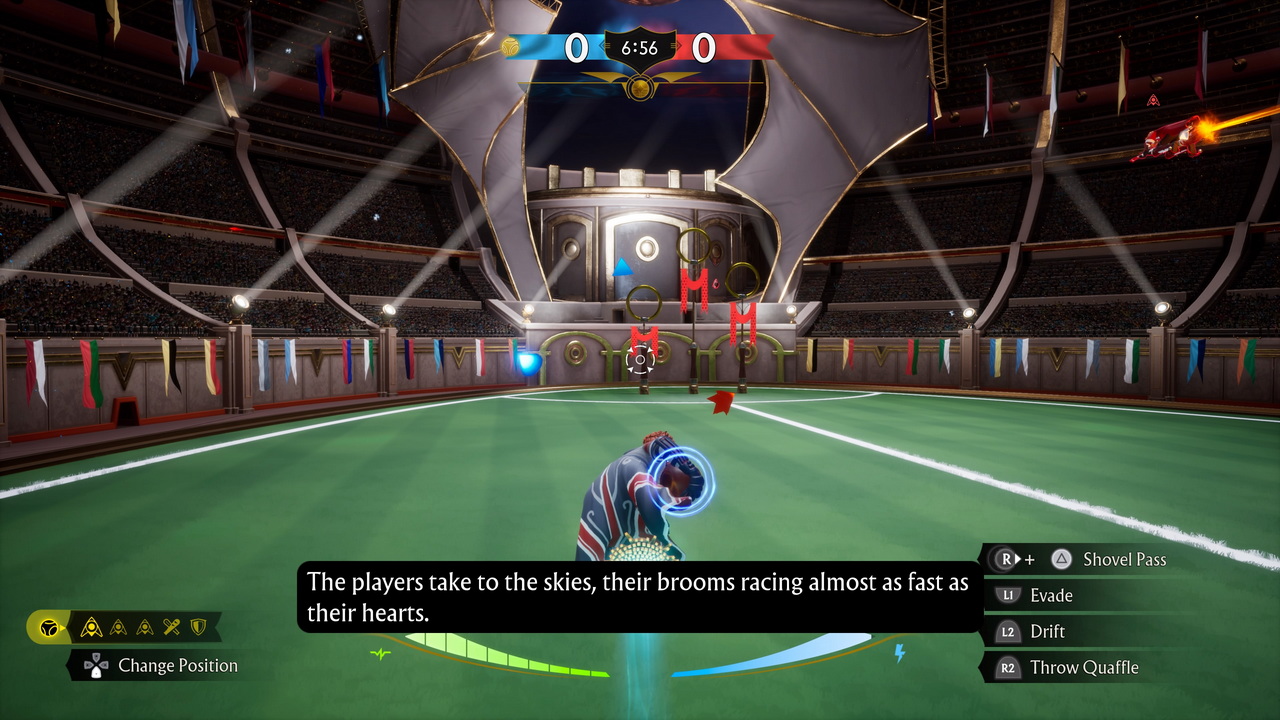1280x720 pixels.
Task: Click the Quaffle ball indicator icon
Action: pos(47,628)
